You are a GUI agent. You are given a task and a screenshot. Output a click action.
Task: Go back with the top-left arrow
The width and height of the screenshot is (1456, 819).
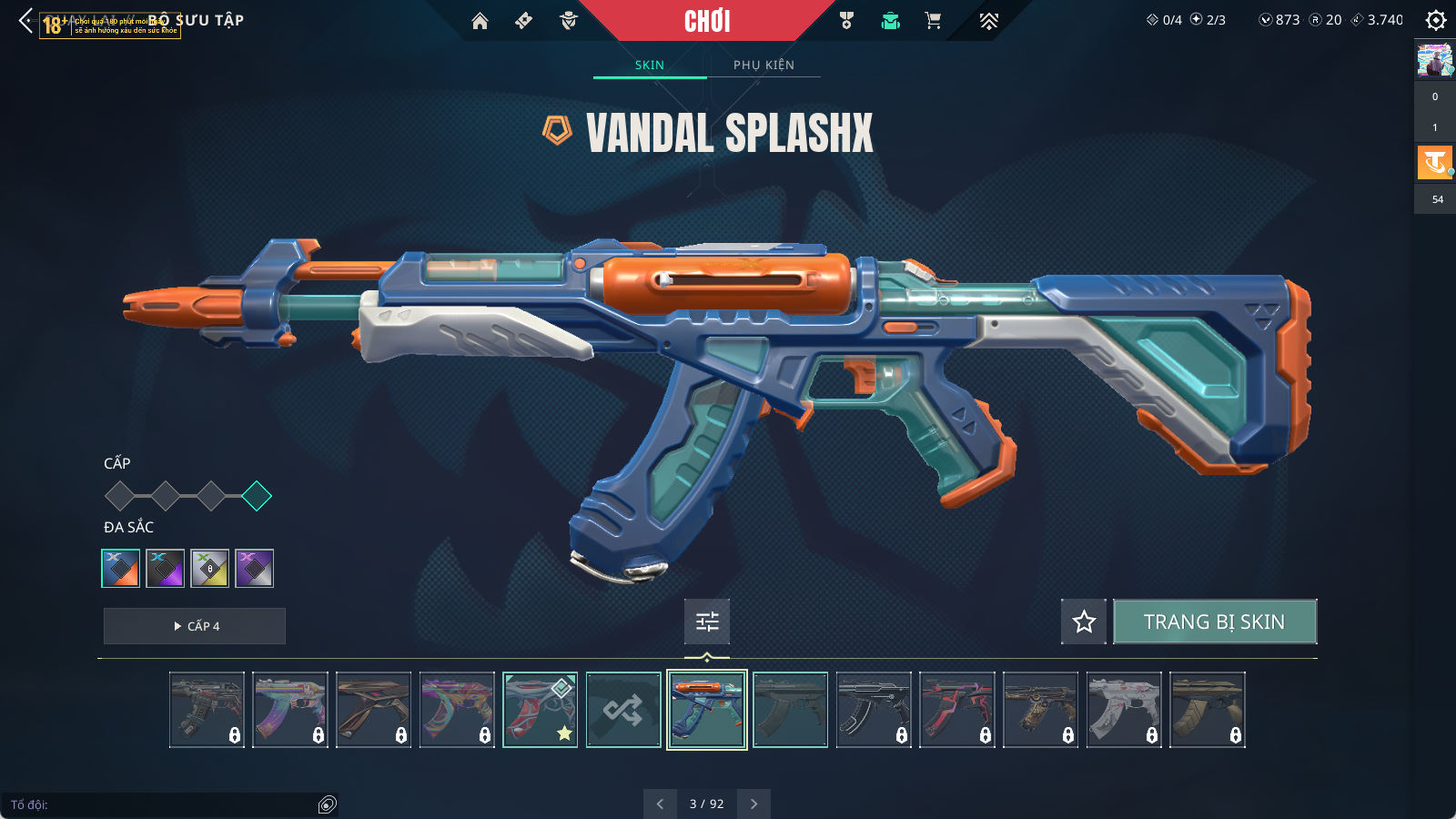click(x=25, y=21)
